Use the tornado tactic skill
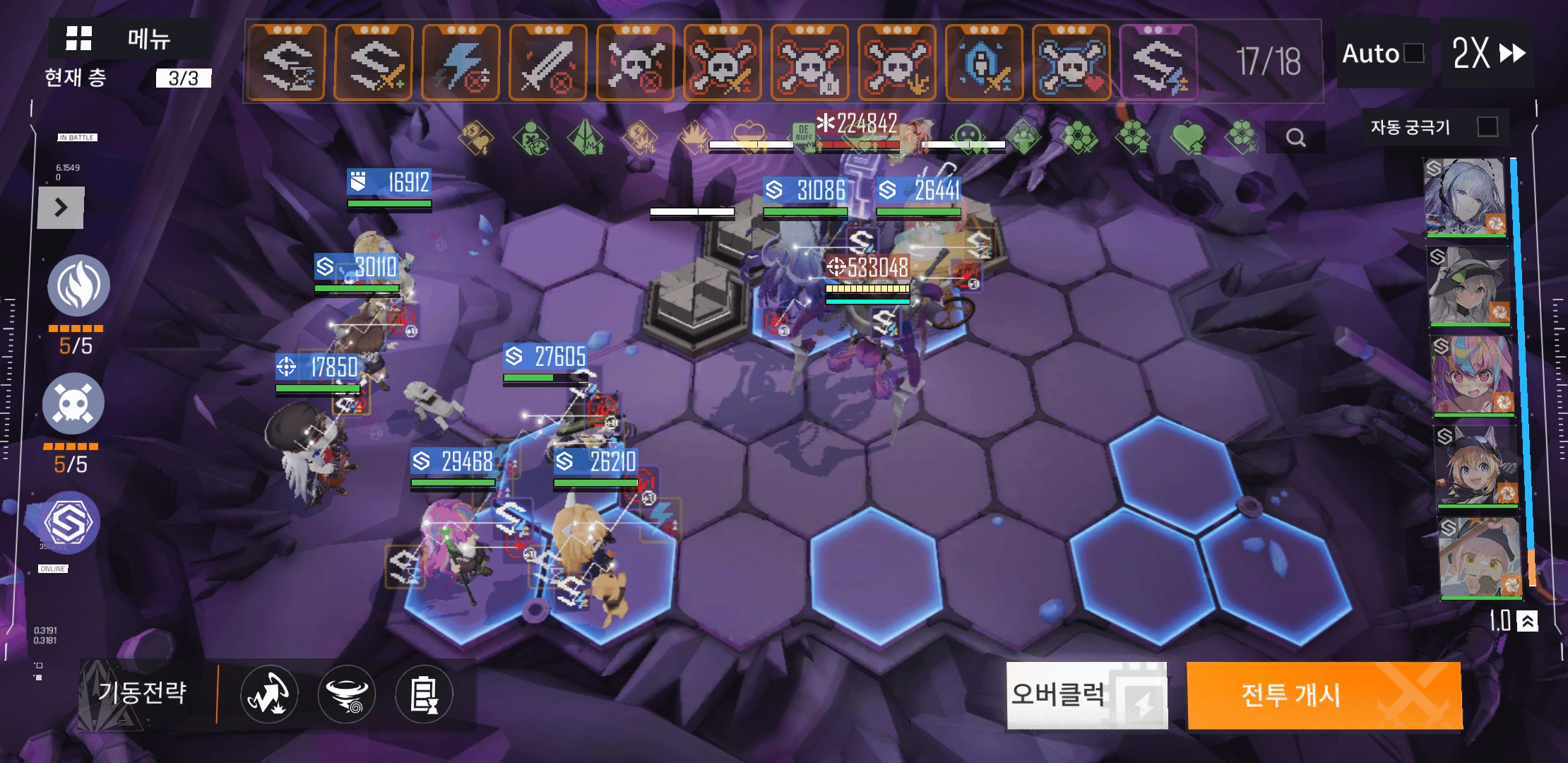1568x763 pixels. (x=347, y=694)
